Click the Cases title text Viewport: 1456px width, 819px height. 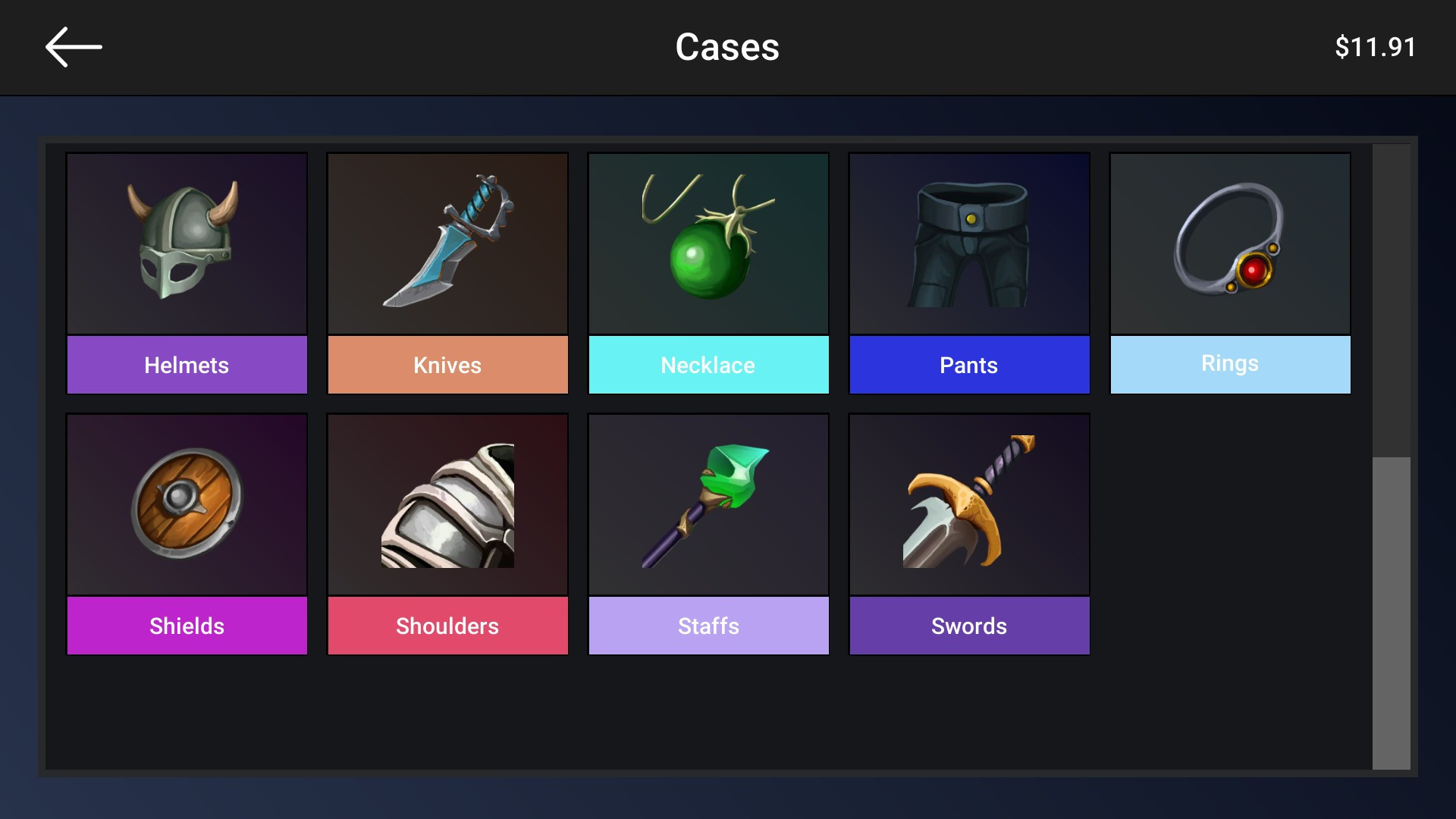pos(727,46)
